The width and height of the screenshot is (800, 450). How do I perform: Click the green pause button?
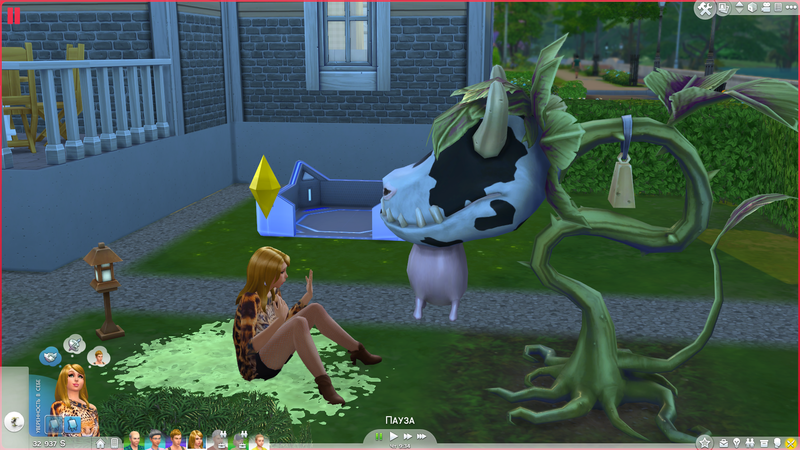(380, 437)
